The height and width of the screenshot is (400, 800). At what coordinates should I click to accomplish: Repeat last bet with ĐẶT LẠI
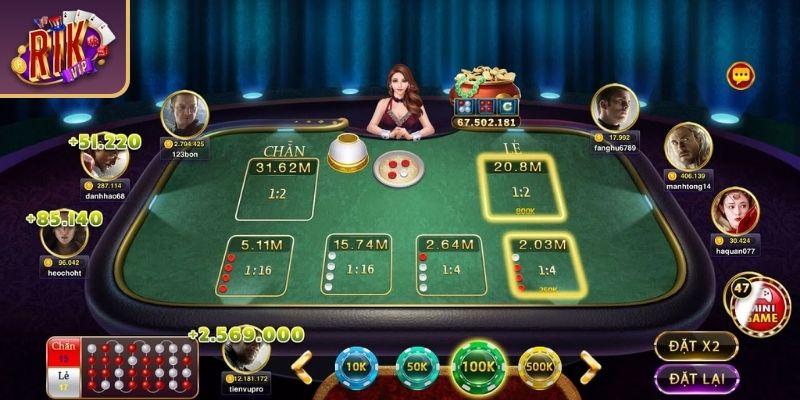[696, 379]
